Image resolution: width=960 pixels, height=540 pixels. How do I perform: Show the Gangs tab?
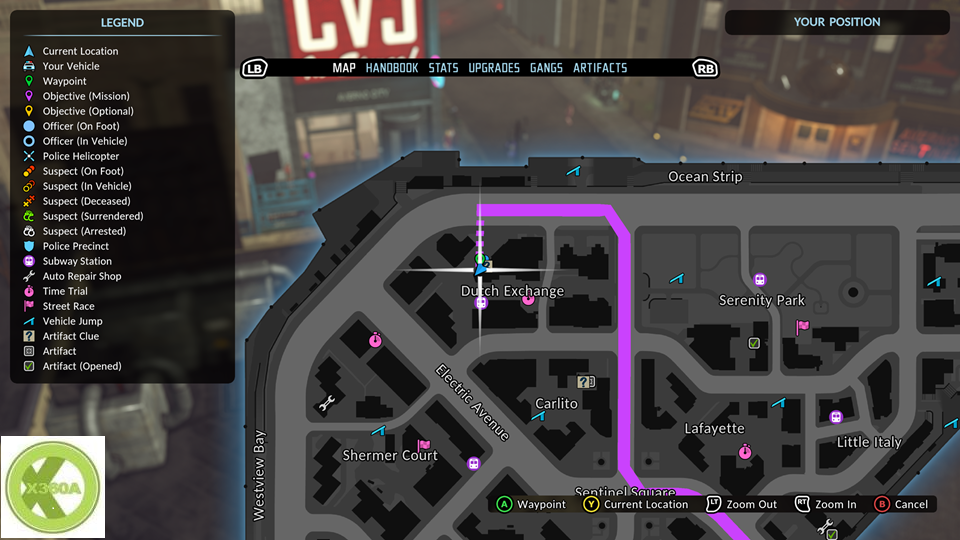pos(546,68)
